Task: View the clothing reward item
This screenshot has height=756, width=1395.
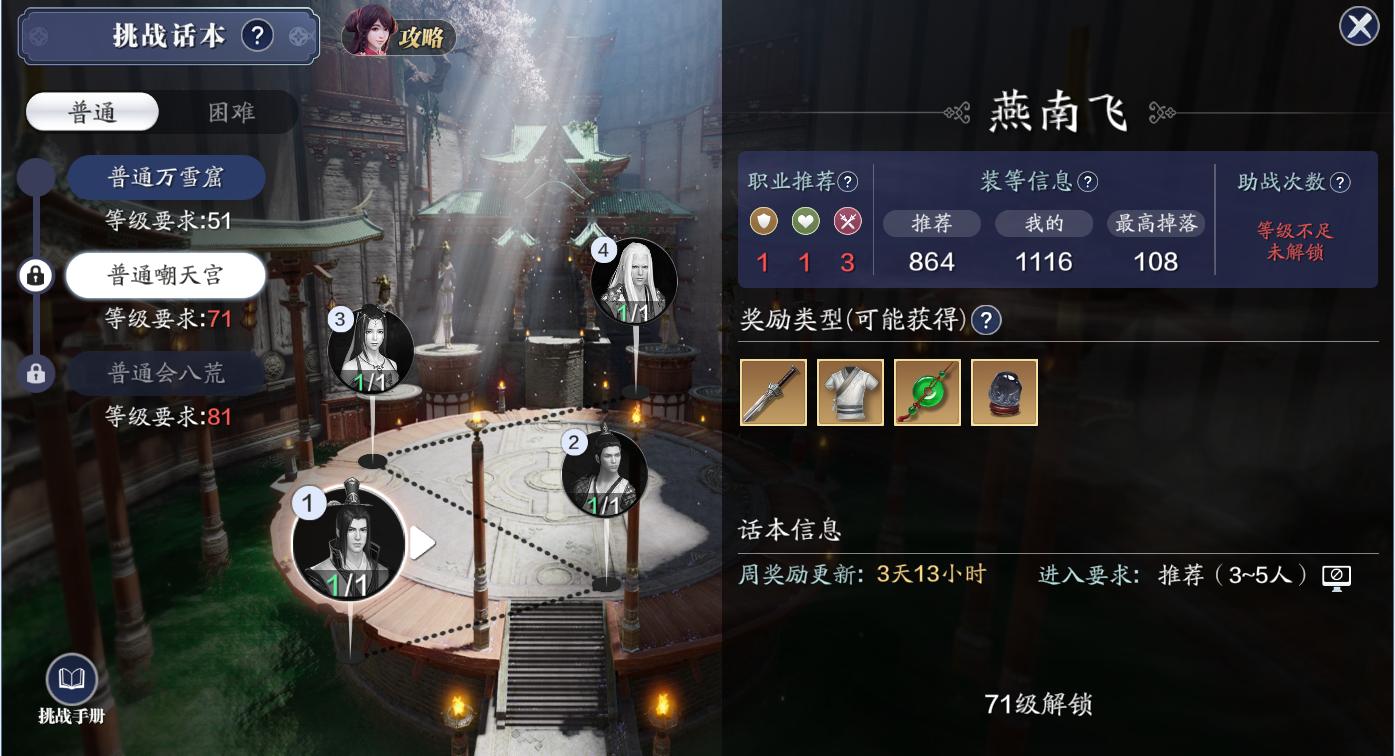Action: [849, 391]
